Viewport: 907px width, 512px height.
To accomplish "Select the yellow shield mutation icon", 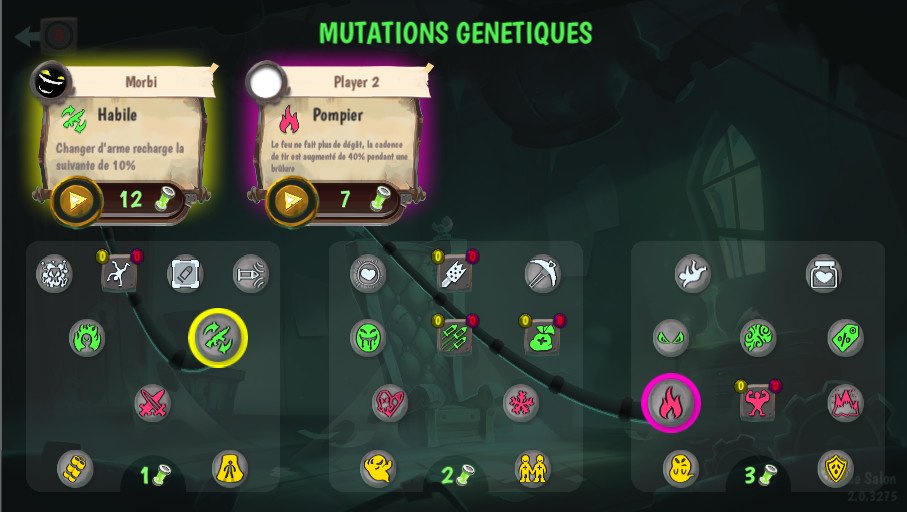I will pos(835,467).
